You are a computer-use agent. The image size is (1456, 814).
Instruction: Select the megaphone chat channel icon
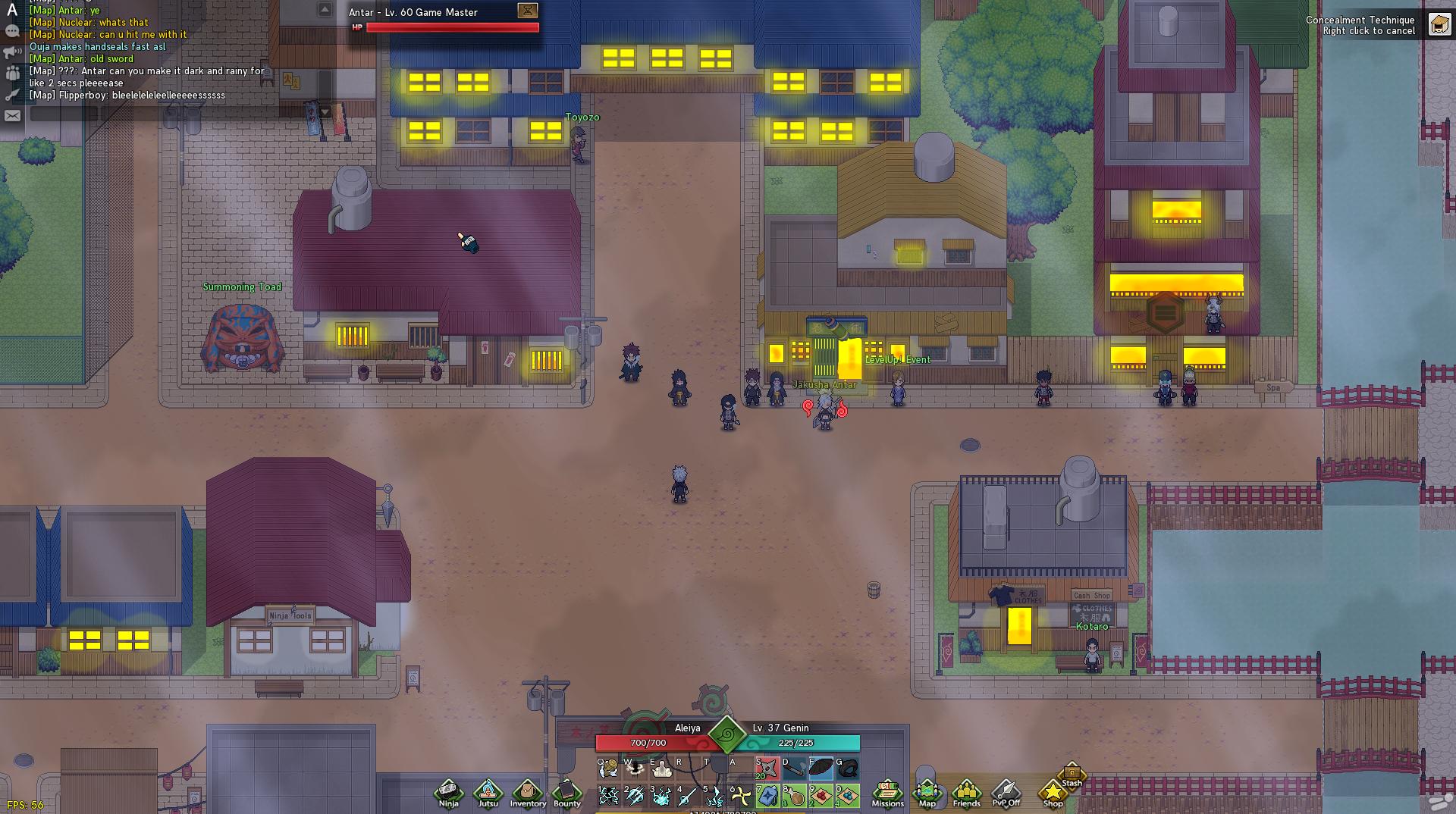12,52
